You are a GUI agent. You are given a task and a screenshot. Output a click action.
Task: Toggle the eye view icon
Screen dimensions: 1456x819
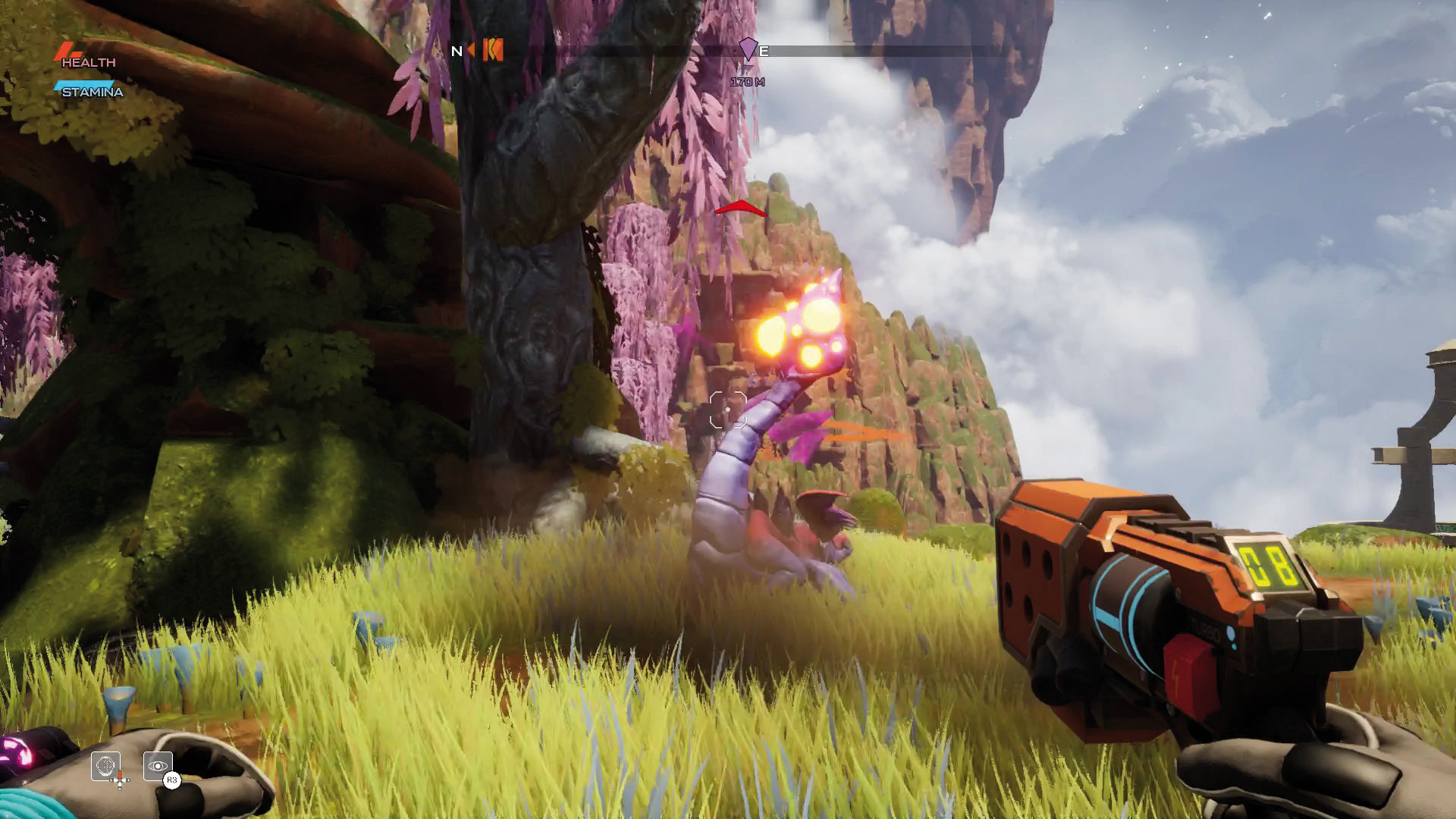(158, 765)
